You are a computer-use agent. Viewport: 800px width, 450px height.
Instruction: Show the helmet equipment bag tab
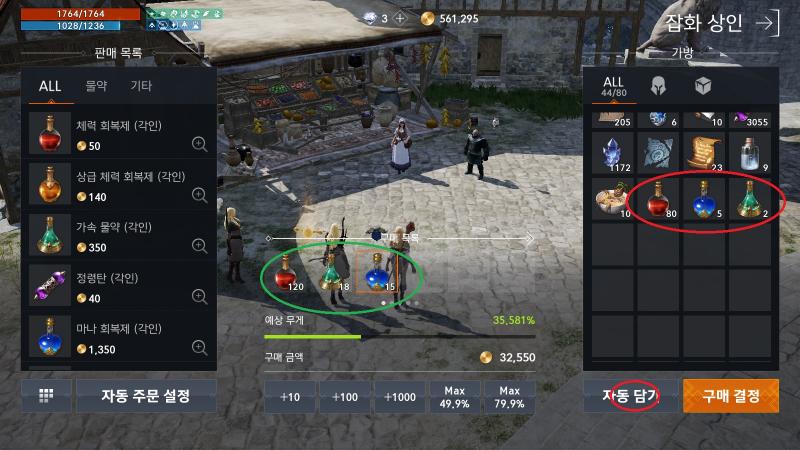(x=659, y=85)
